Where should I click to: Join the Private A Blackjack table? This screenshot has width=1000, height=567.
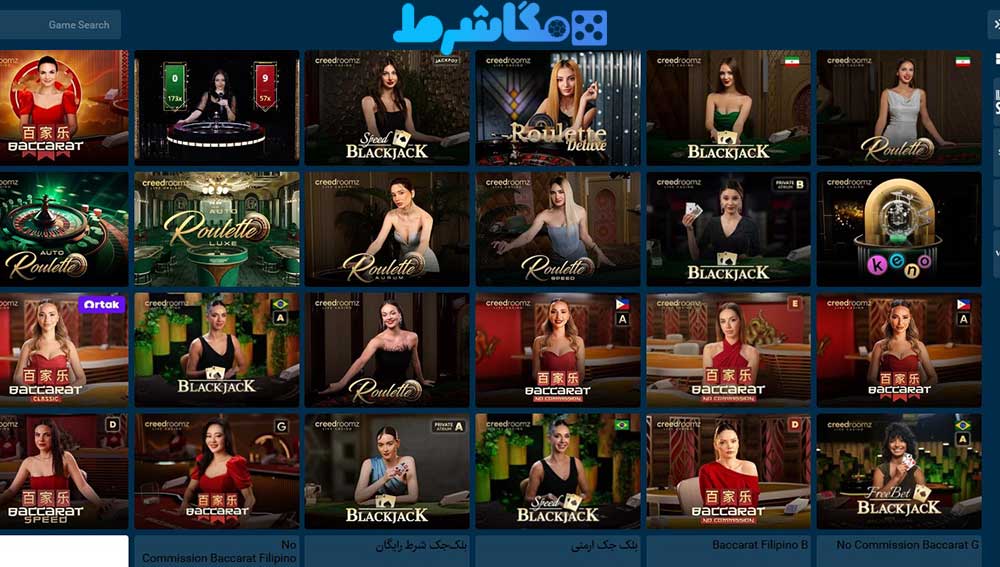(387, 472)
